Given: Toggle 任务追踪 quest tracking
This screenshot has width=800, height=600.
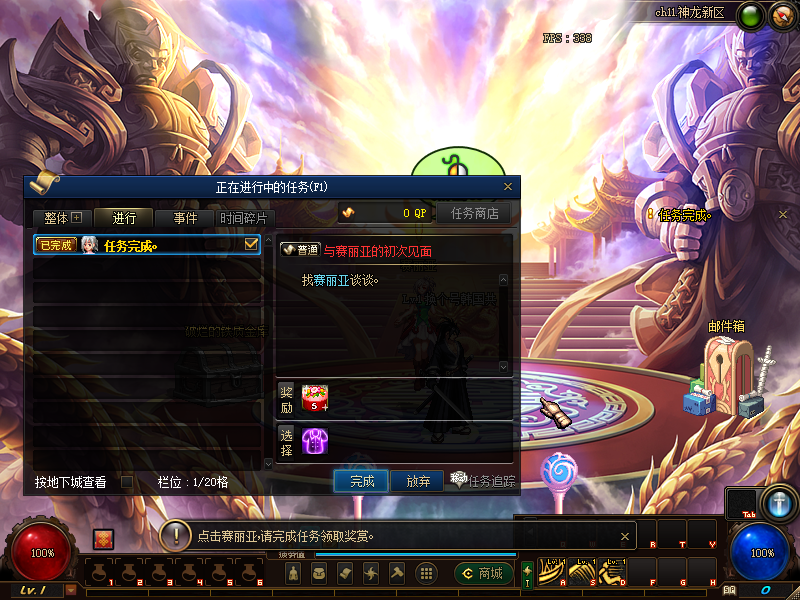Looking at the screenshot, I should (482, 481).
